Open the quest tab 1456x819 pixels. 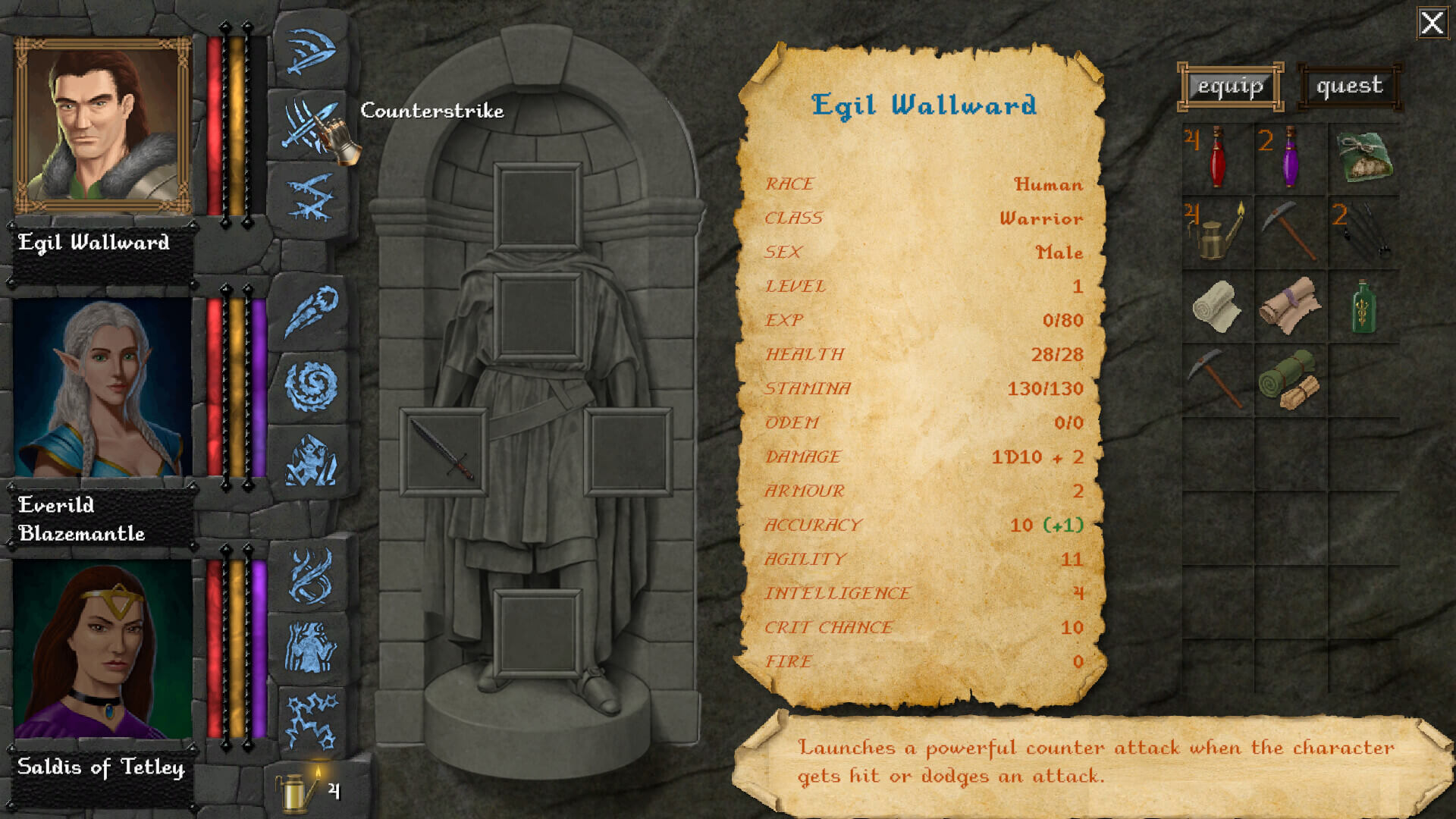click(1349, 86)
